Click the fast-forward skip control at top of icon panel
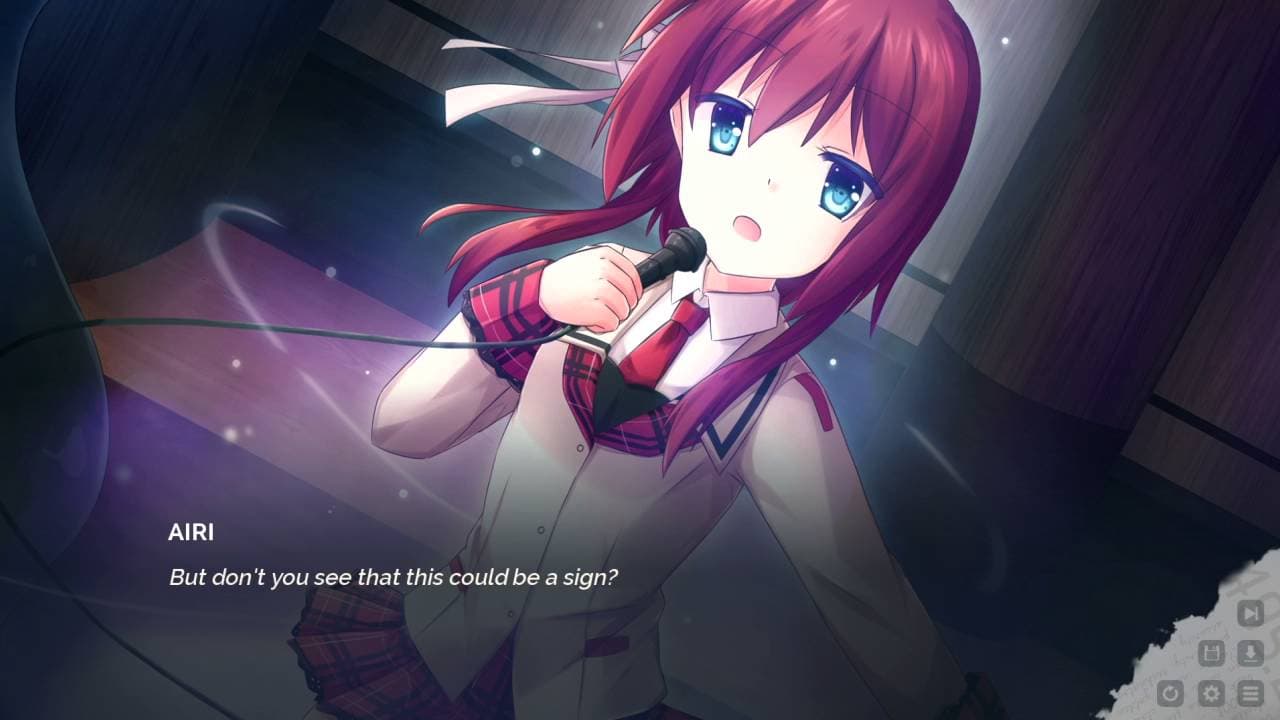This screenshot has height=720, width=1280. (1249, 612)
